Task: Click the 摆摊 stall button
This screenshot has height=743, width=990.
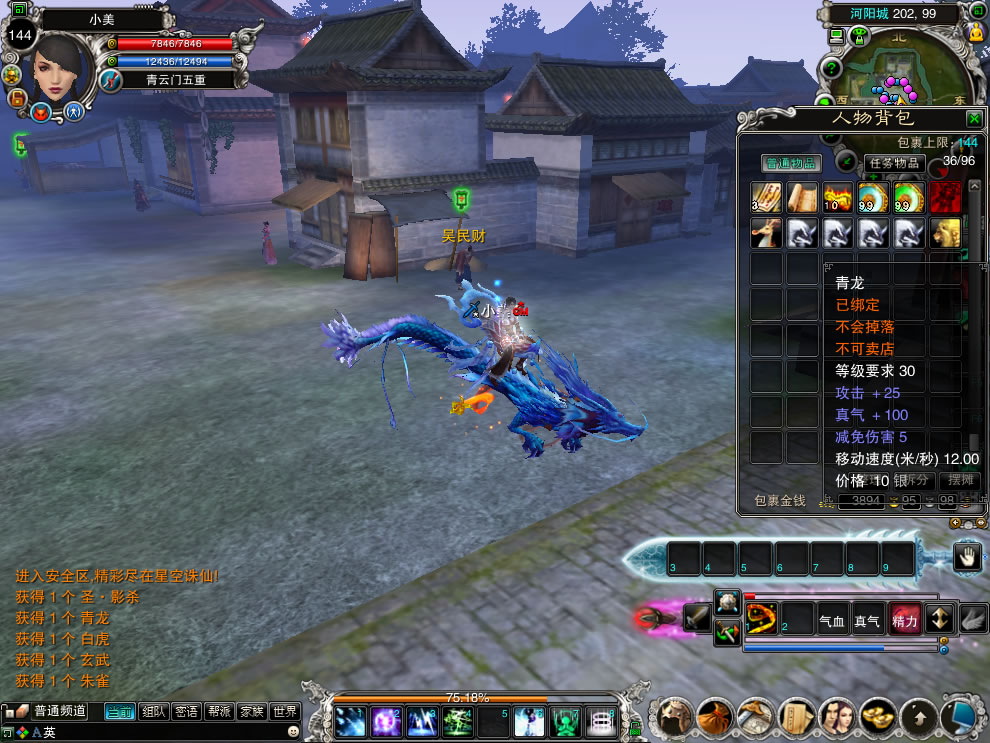Action: (960, 480)
